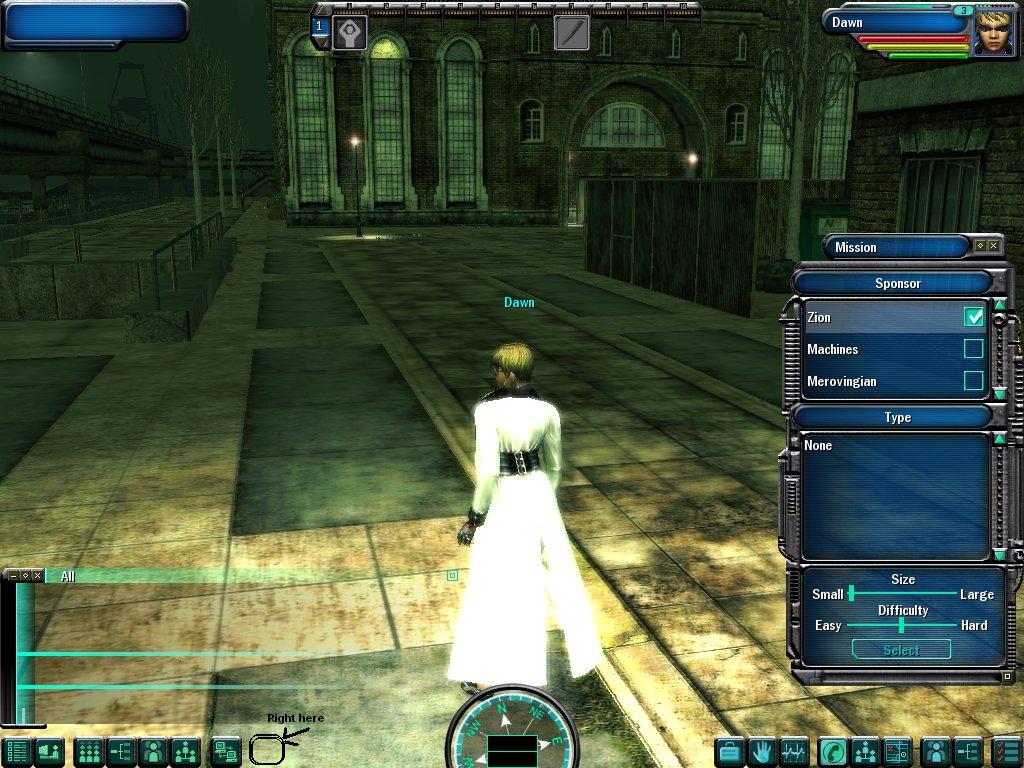Screen dimensions: 1024x768
Task: Adjust the mission Size slider handle
Action: point(851,594)
